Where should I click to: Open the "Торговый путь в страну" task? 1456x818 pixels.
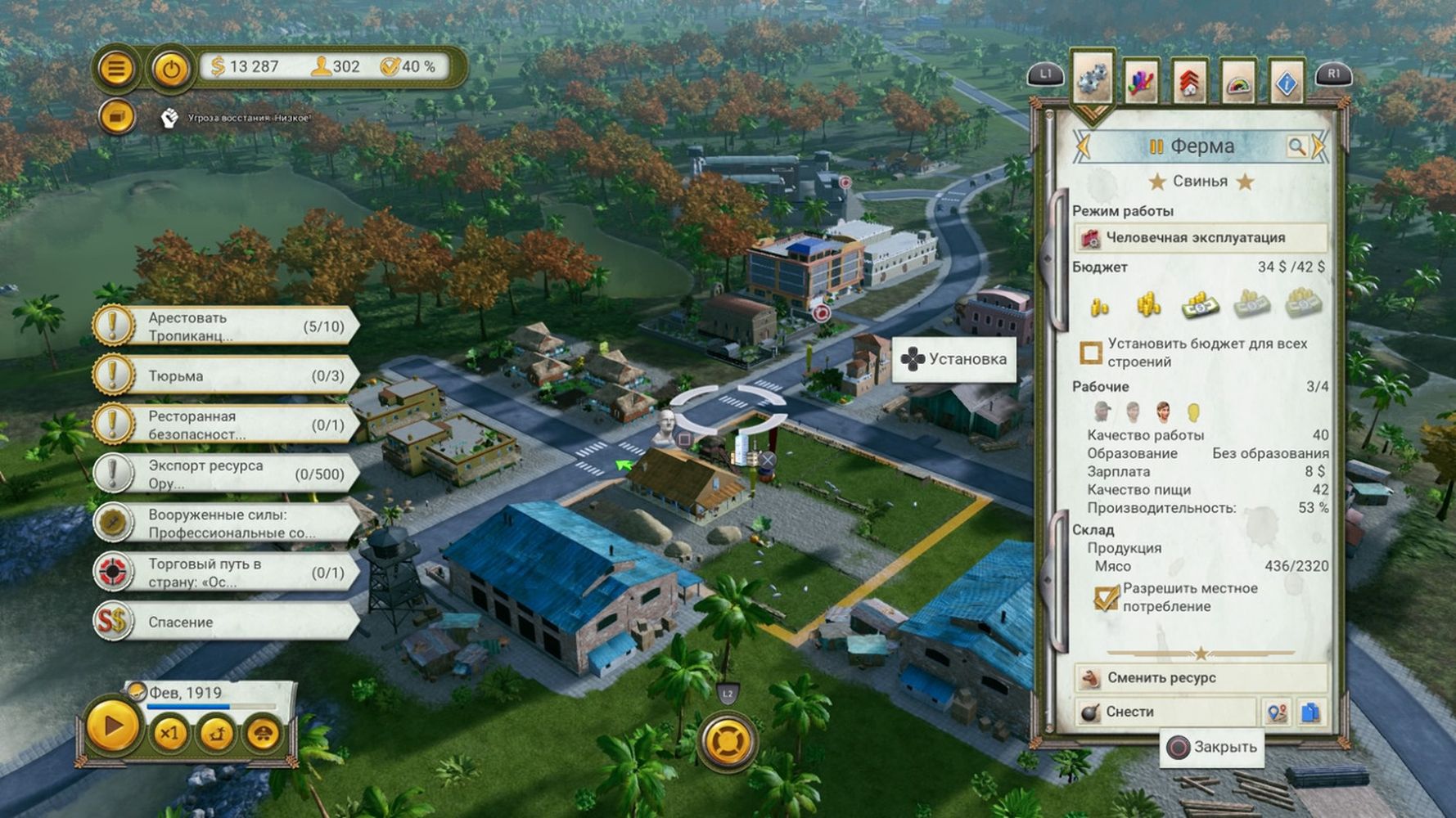[225, 573]
